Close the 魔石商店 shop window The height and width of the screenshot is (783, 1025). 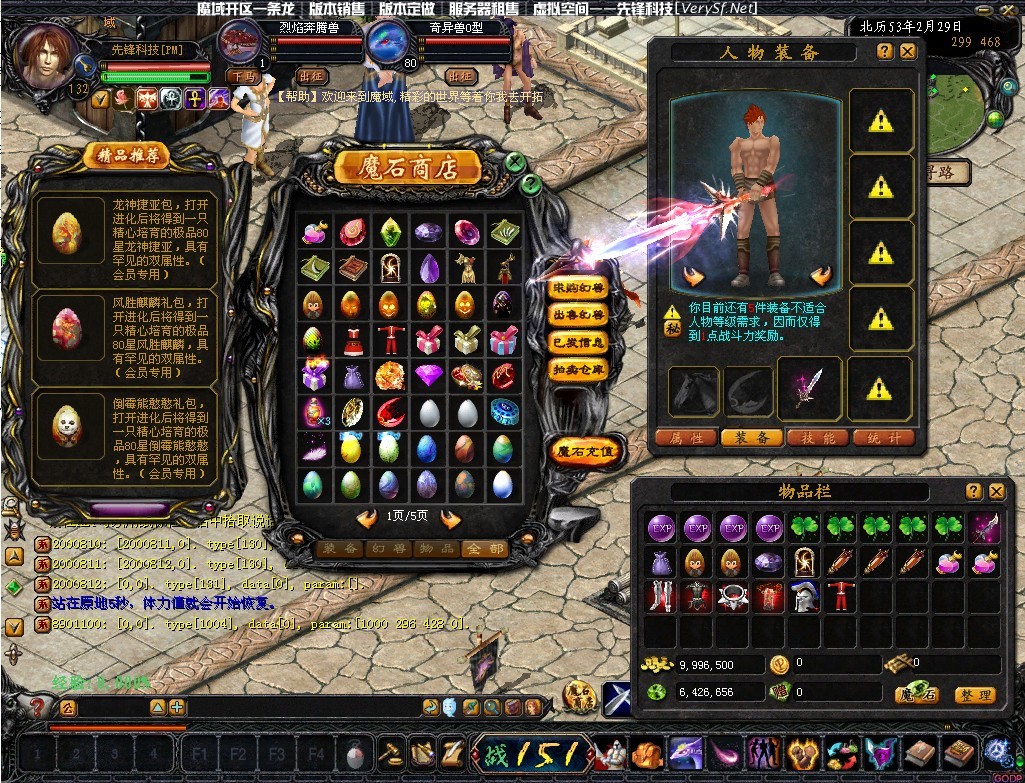click(x=515, y=162)
